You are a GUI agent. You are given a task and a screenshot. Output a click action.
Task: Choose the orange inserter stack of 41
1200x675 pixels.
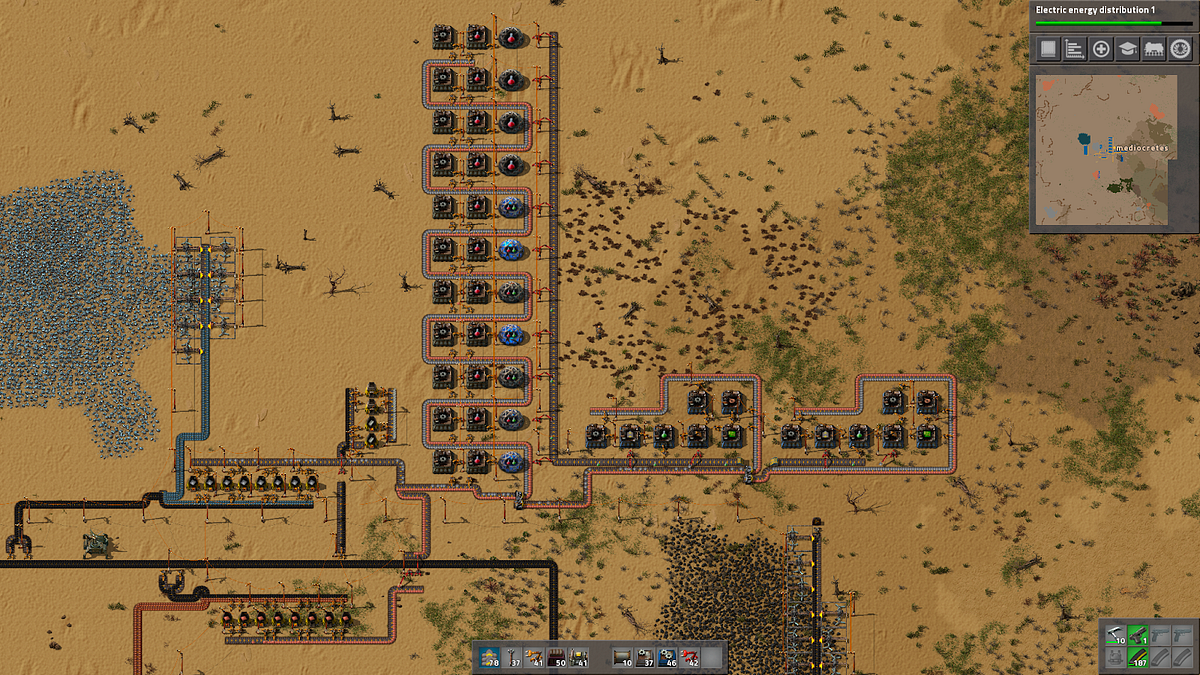point(535,656)
